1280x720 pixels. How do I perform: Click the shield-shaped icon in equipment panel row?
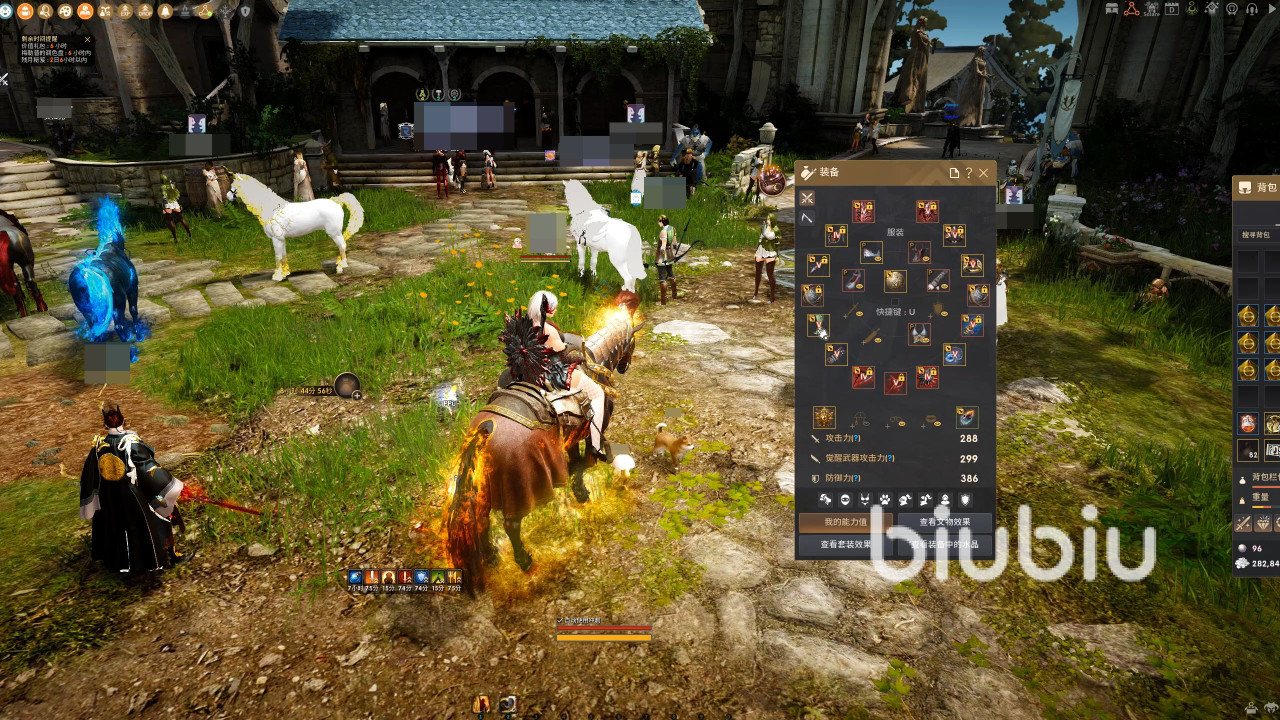click(x=965, y=499)
